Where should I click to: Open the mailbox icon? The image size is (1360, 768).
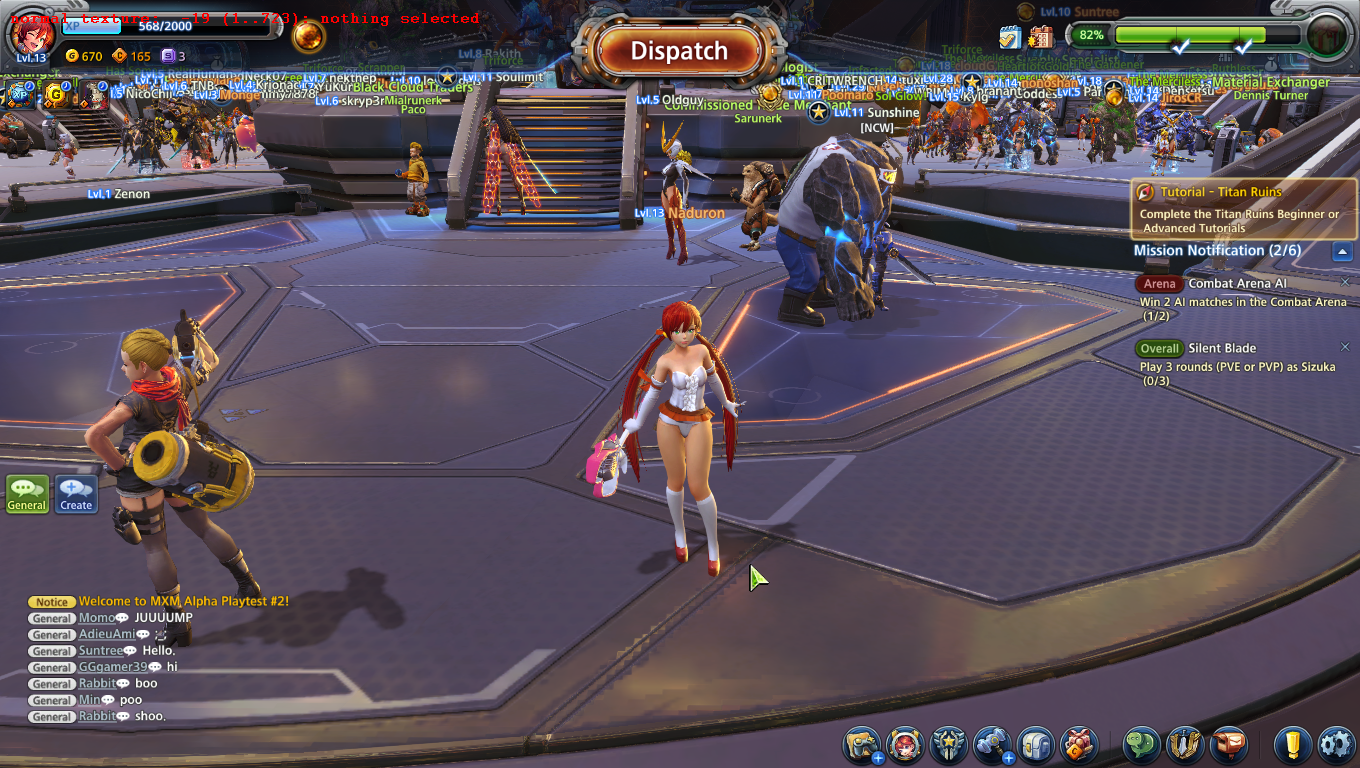1229,745
